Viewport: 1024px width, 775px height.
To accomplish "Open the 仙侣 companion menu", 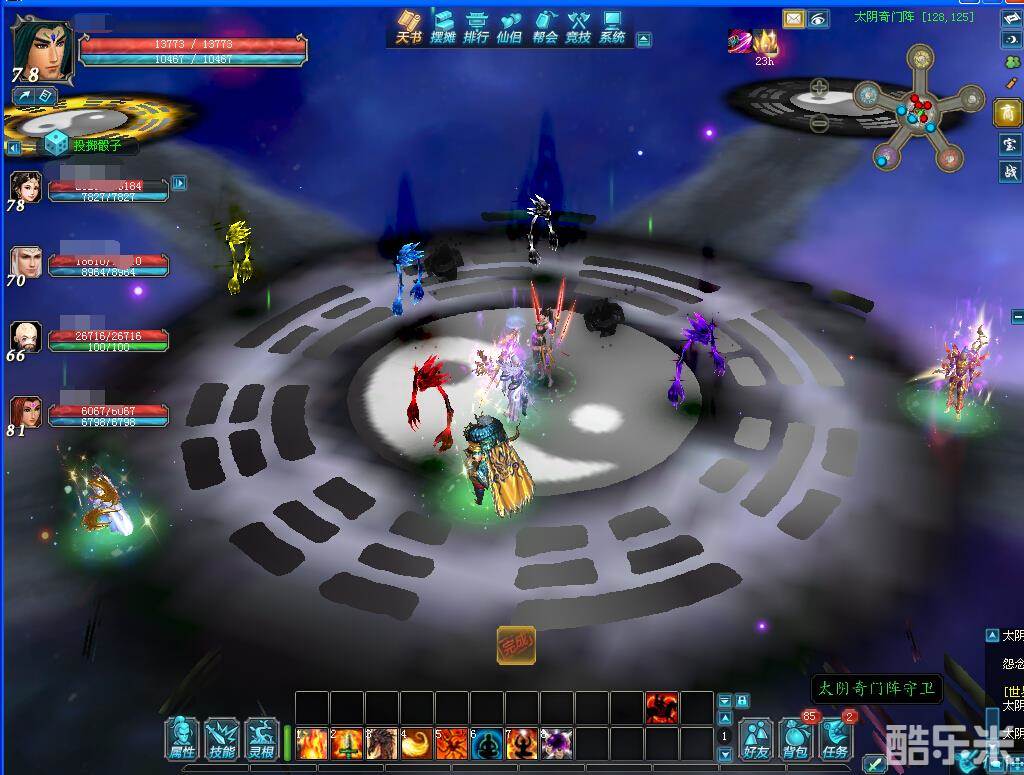I will pos(511,27).
